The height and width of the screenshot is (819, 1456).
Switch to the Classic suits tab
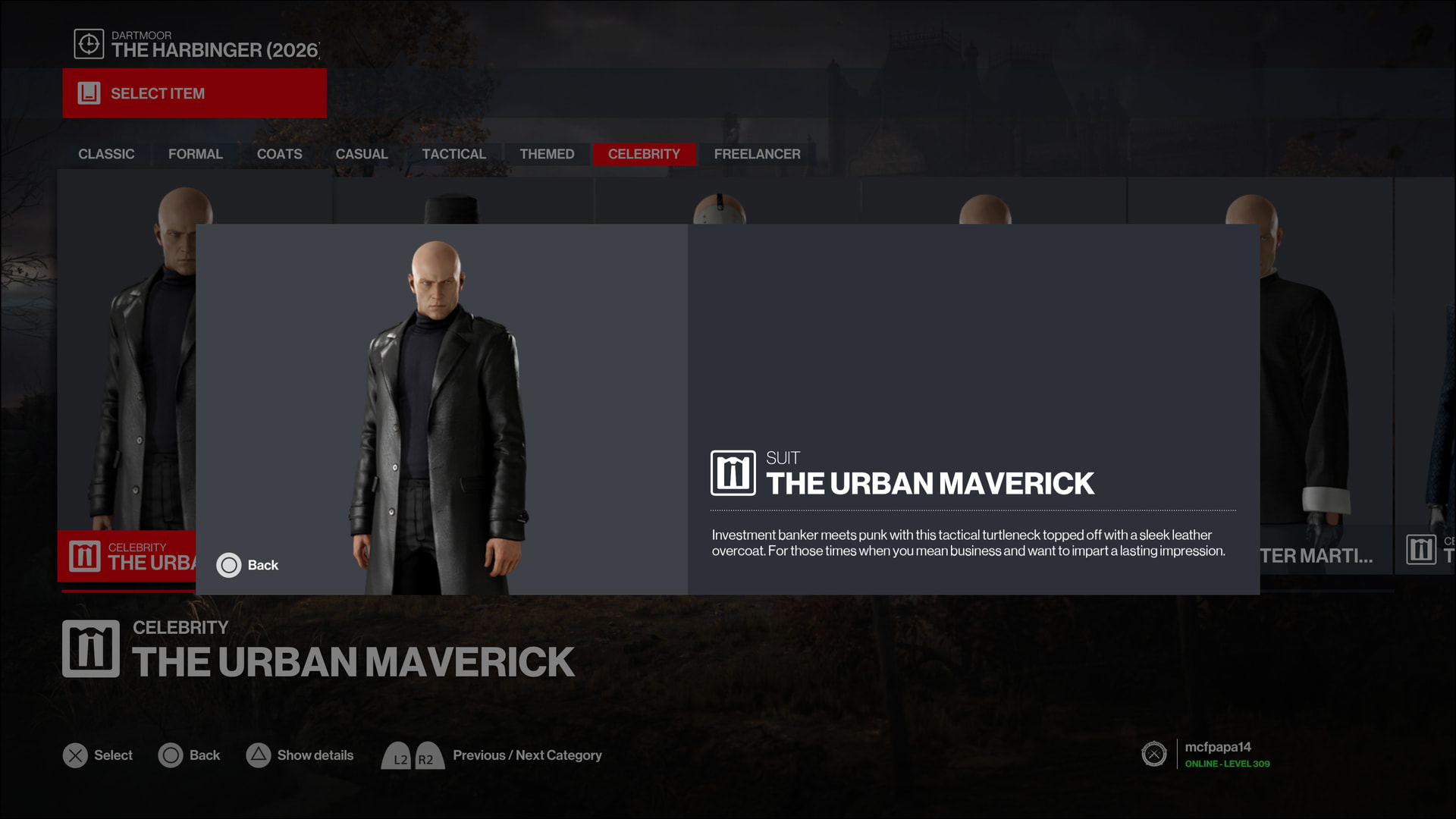(x=106, y=154)
